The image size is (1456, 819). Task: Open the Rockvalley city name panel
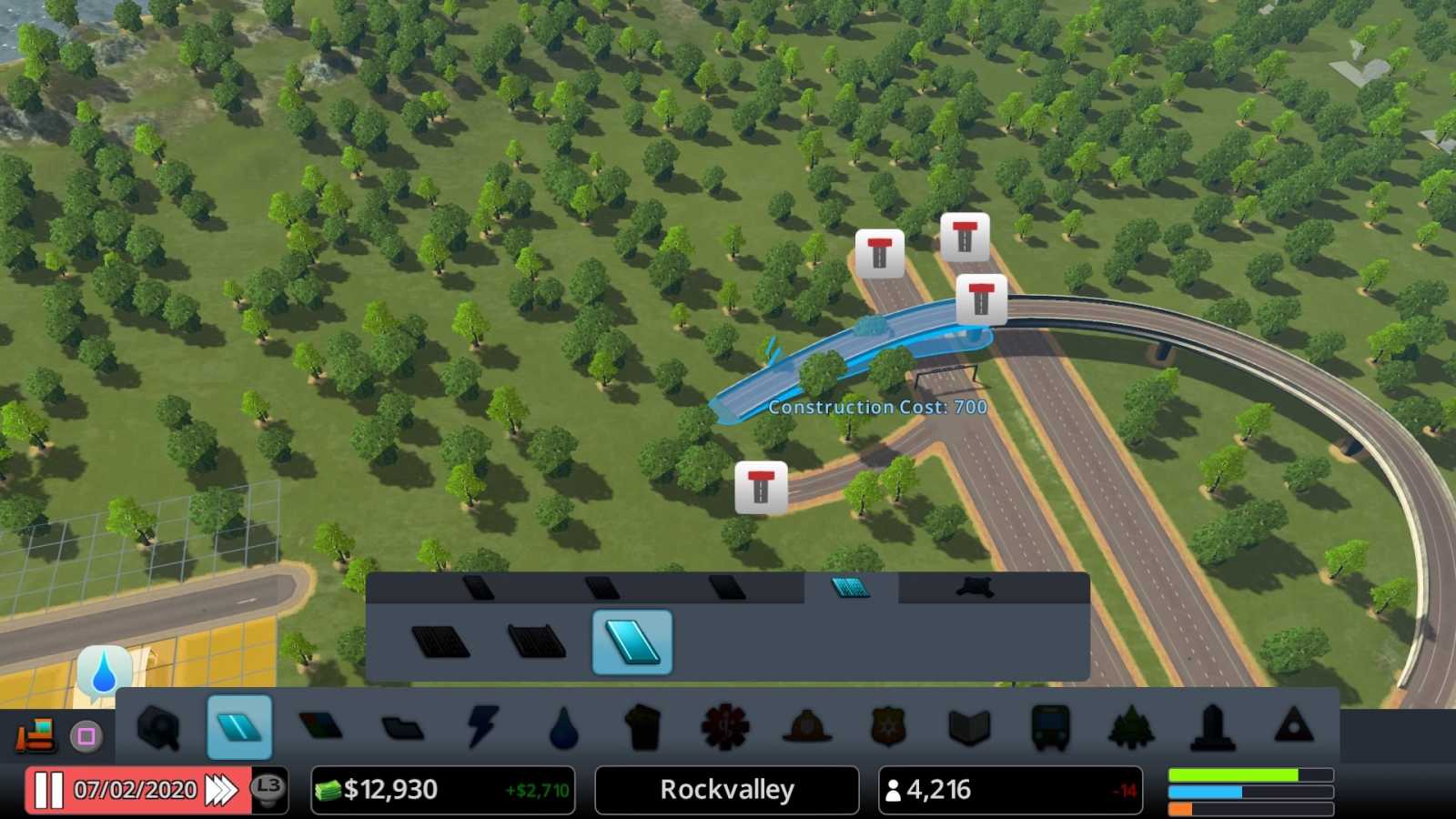(x=725, y=789)
